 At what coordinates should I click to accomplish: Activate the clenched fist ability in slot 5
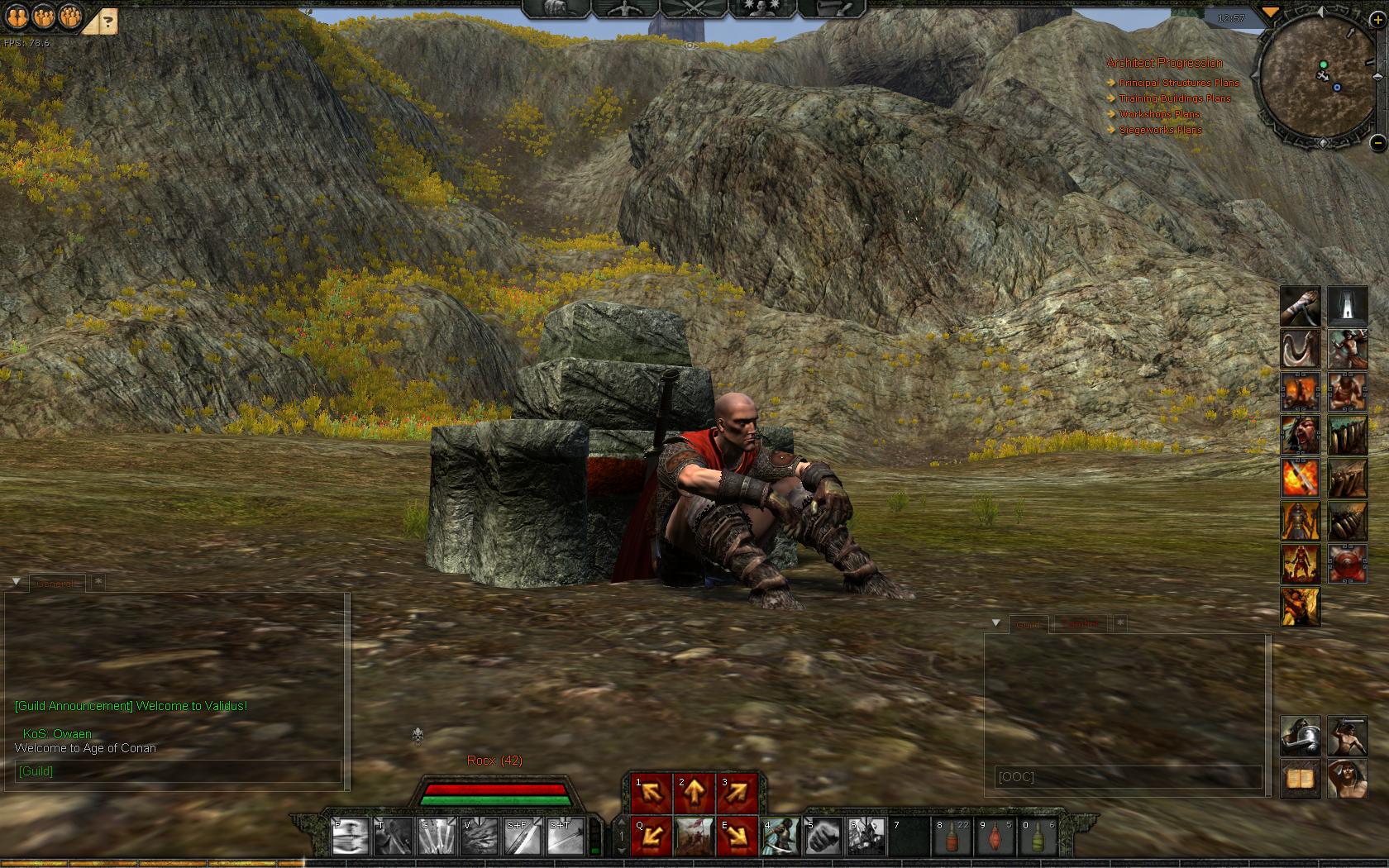(823, 837)
